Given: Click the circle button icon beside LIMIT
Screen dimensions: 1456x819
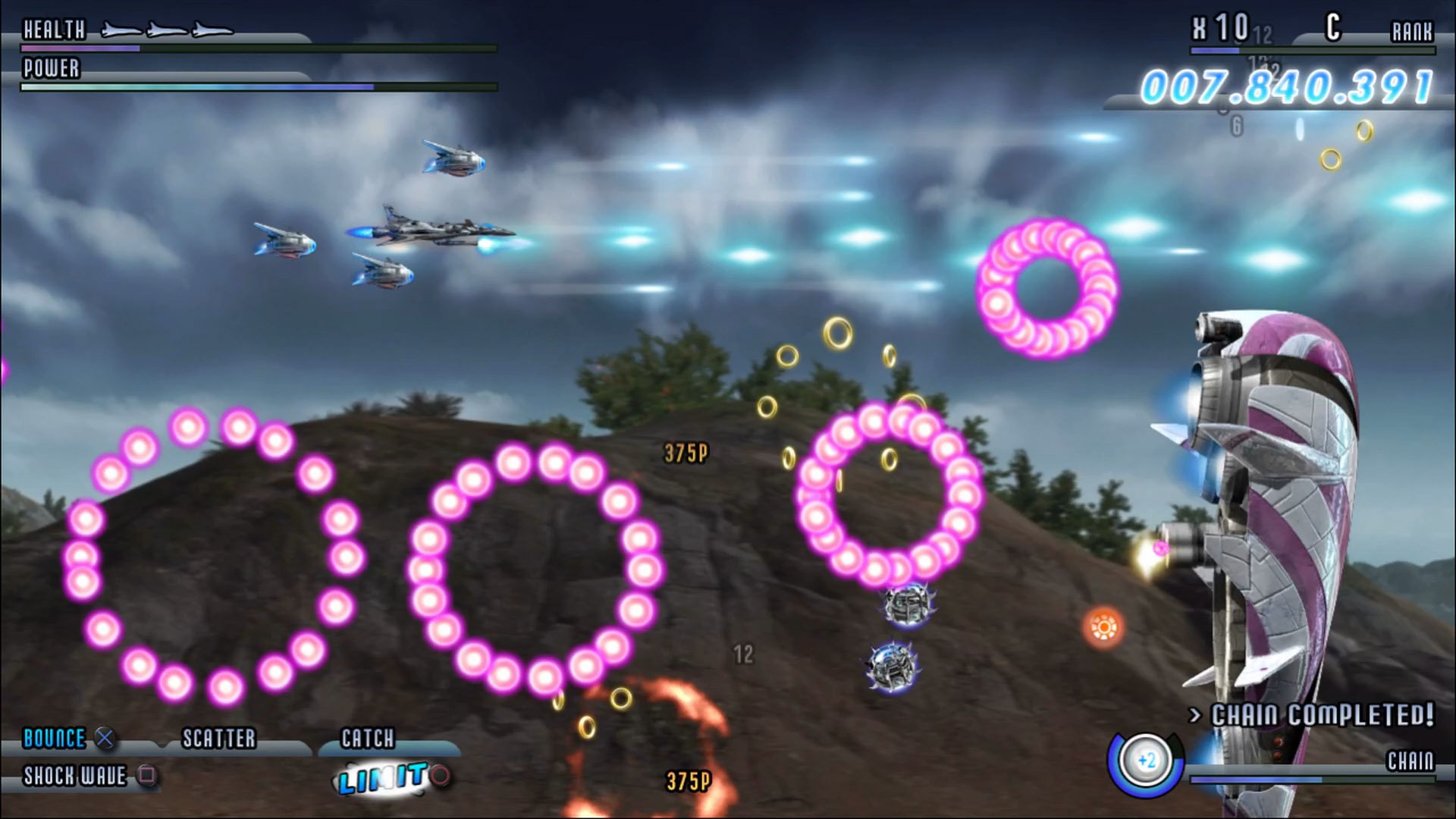Looking at the screenshot, I should [441, 775].
